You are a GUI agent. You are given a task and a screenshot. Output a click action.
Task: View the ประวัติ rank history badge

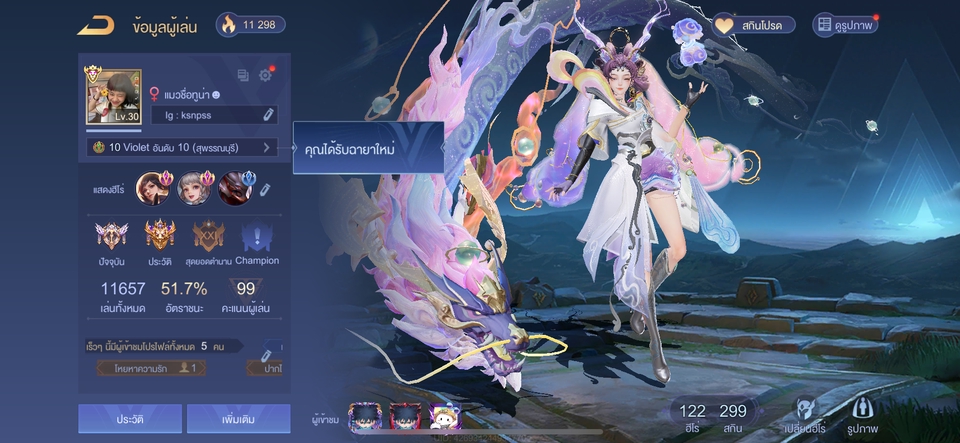tap(160, 241)
